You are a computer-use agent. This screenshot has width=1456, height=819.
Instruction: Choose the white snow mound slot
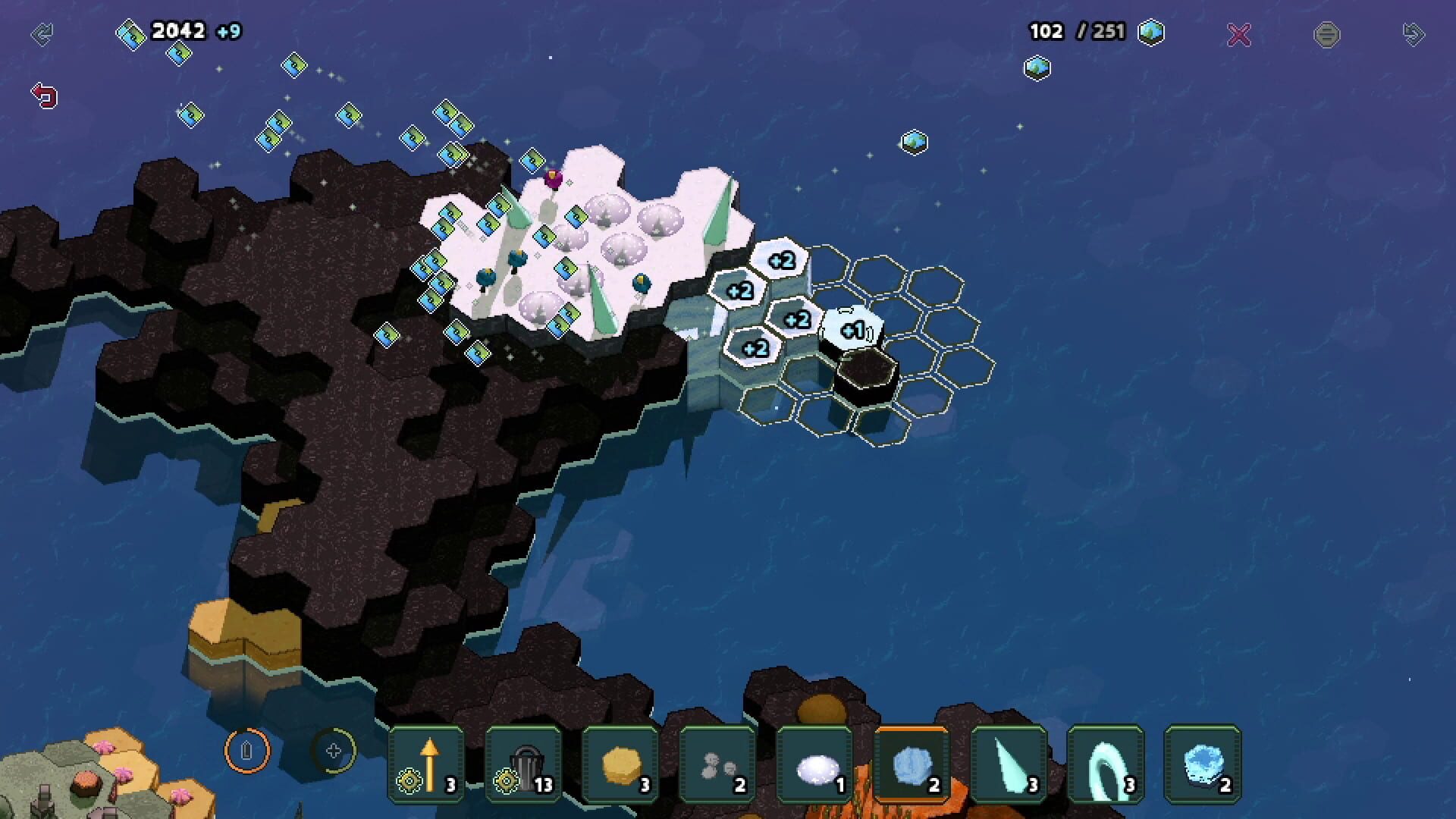(x=814, y=764)
